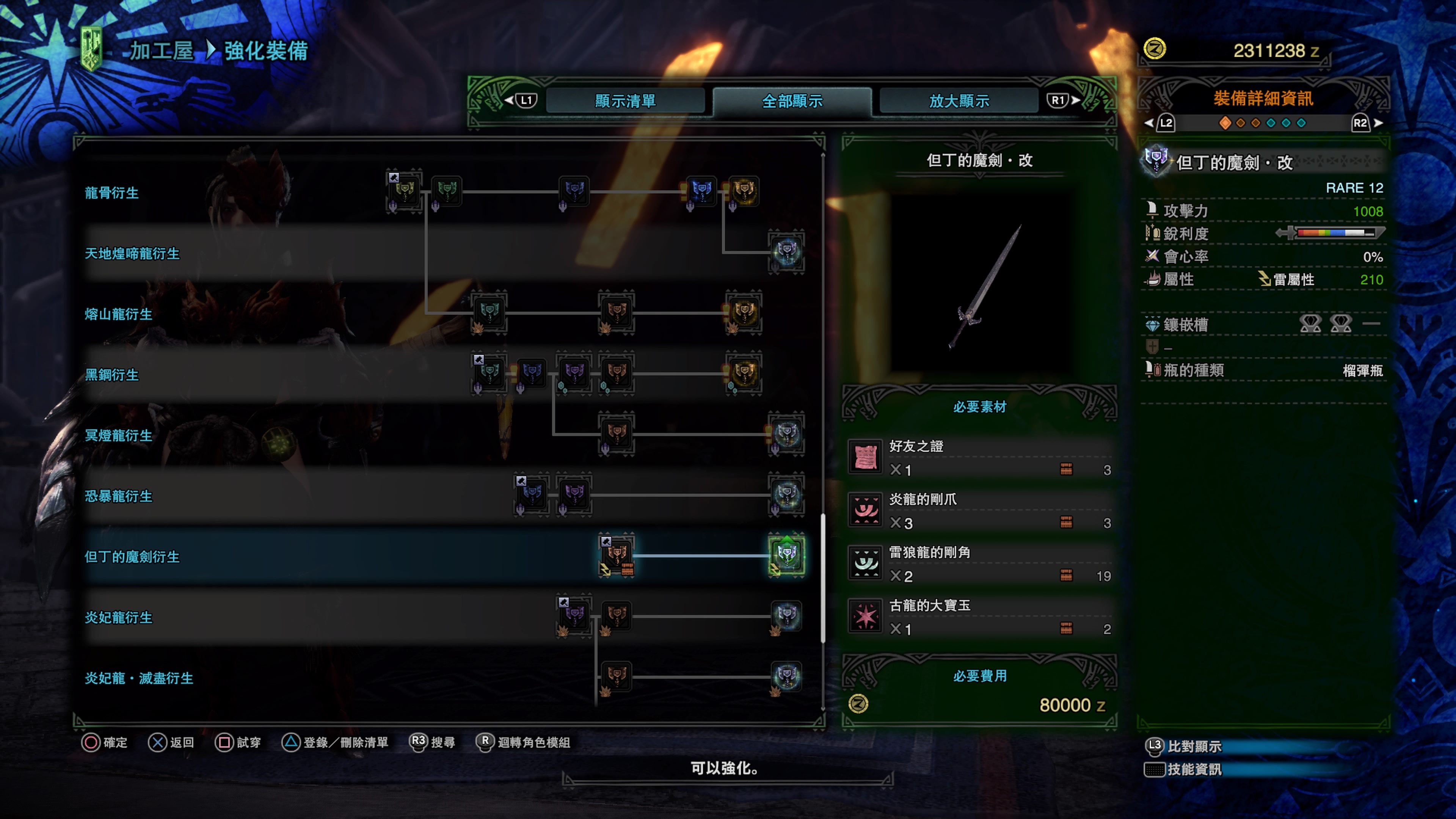Open the 放大顯示 tab
The height and width of the screenshot is (819, 1456).
tap(959, 101)
